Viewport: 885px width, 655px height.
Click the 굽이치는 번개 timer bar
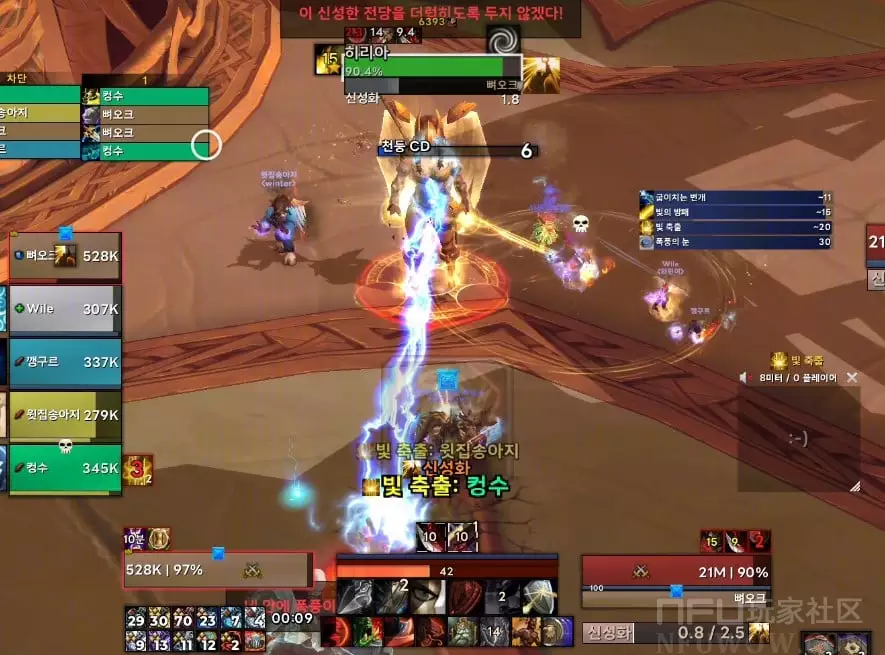coord(736,197)
